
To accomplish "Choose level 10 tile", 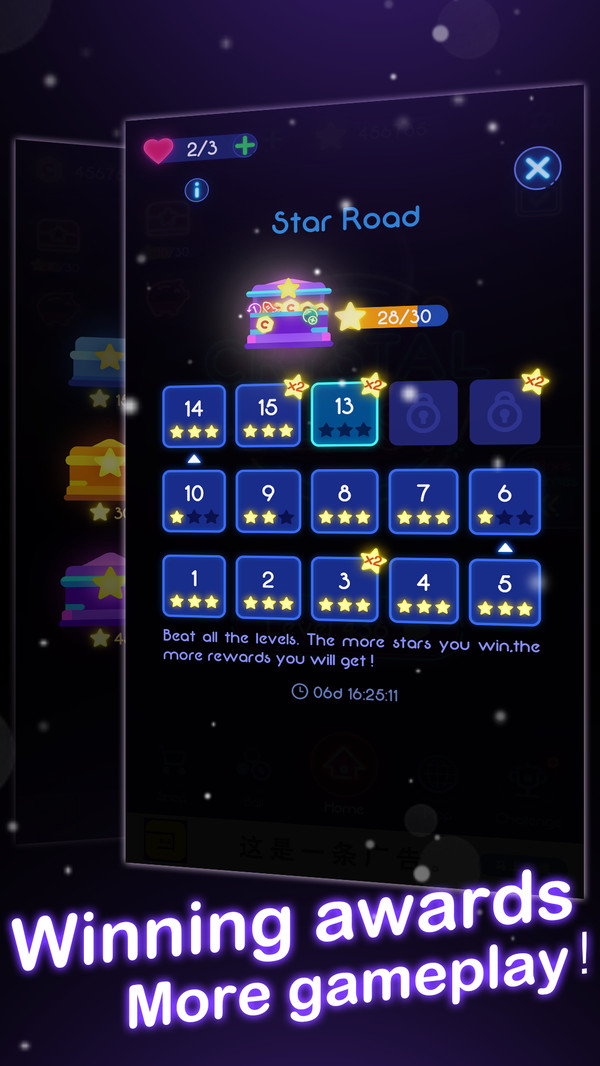I will [194, 500].
